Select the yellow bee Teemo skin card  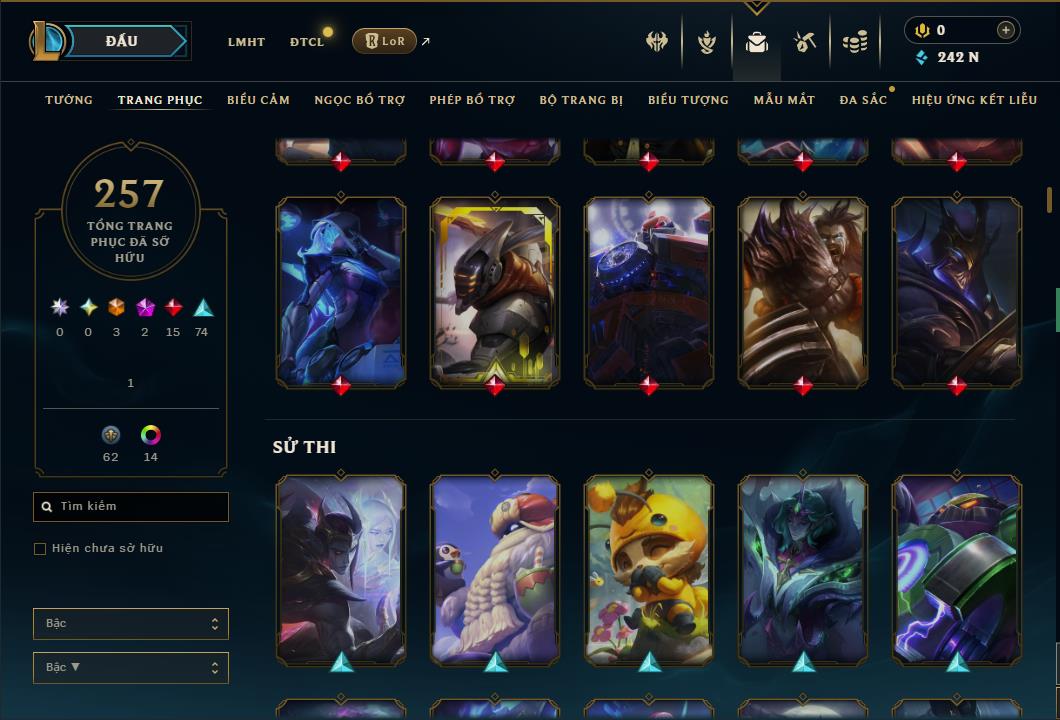point(649,568)
